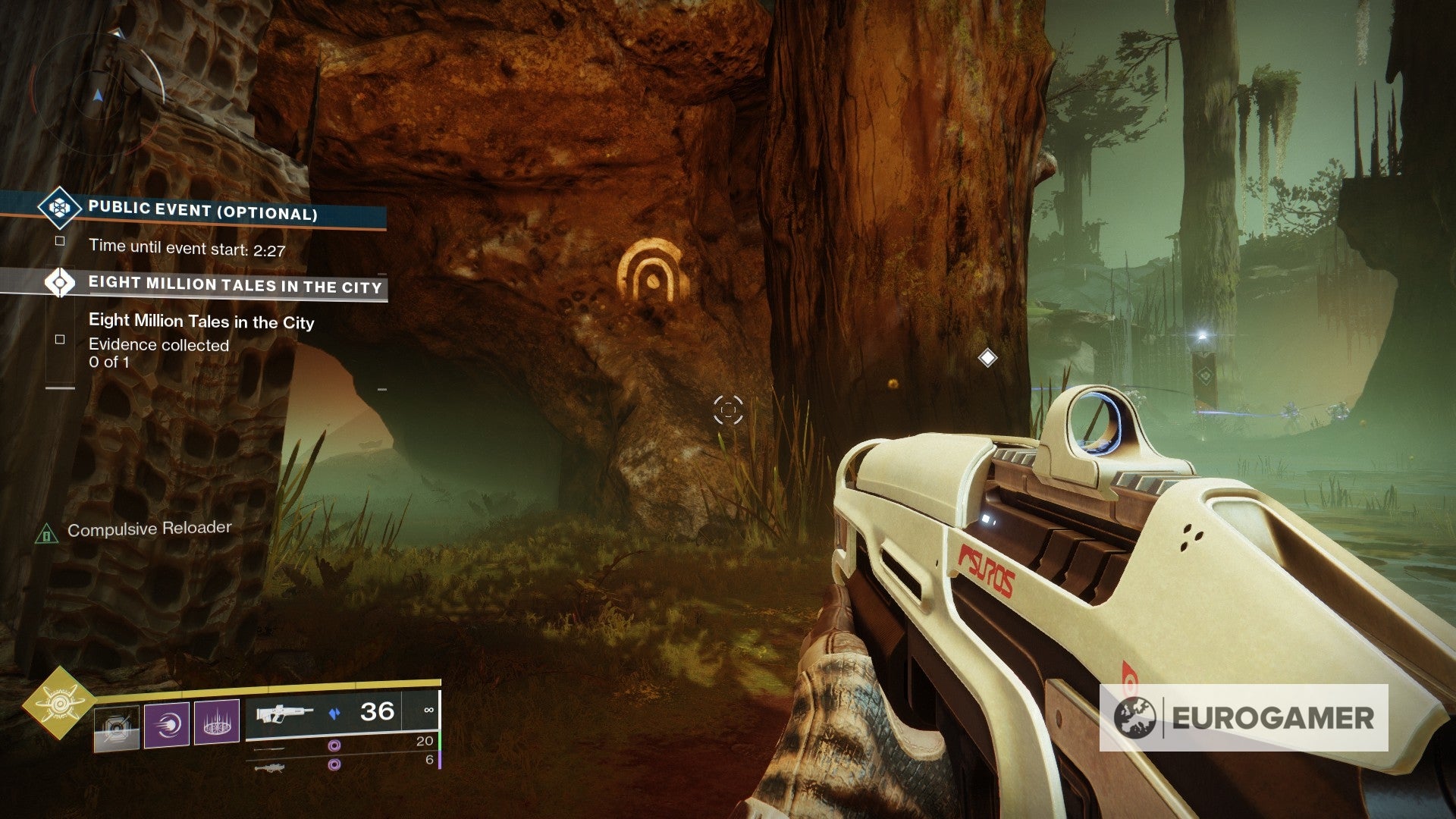The height and width of the screenshot is (819, 1456).
Task: Select the Public Event (Optional) tracker header
Action: (x=203, y=210)
